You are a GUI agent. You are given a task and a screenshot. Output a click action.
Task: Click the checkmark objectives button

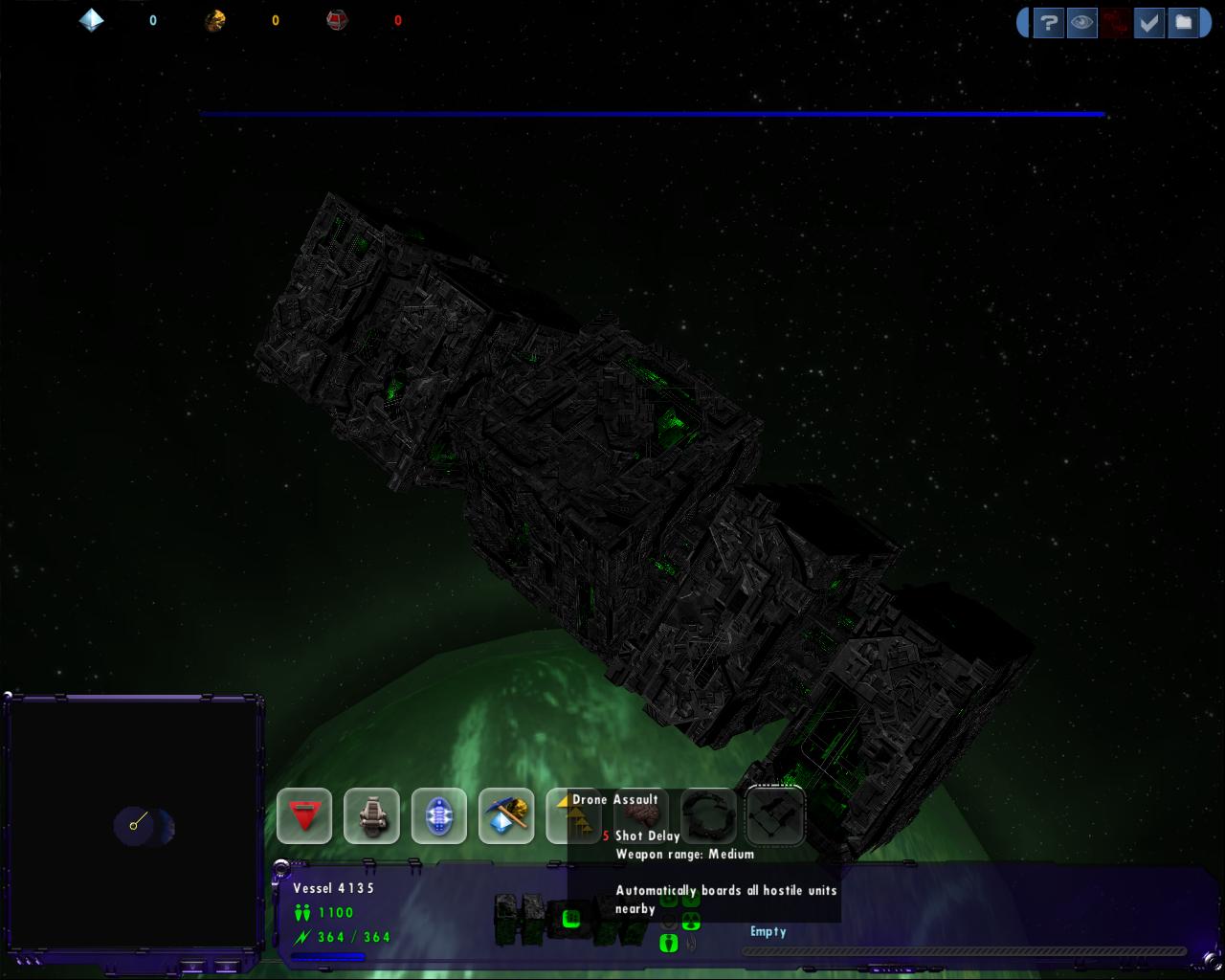click(1148, 22)
